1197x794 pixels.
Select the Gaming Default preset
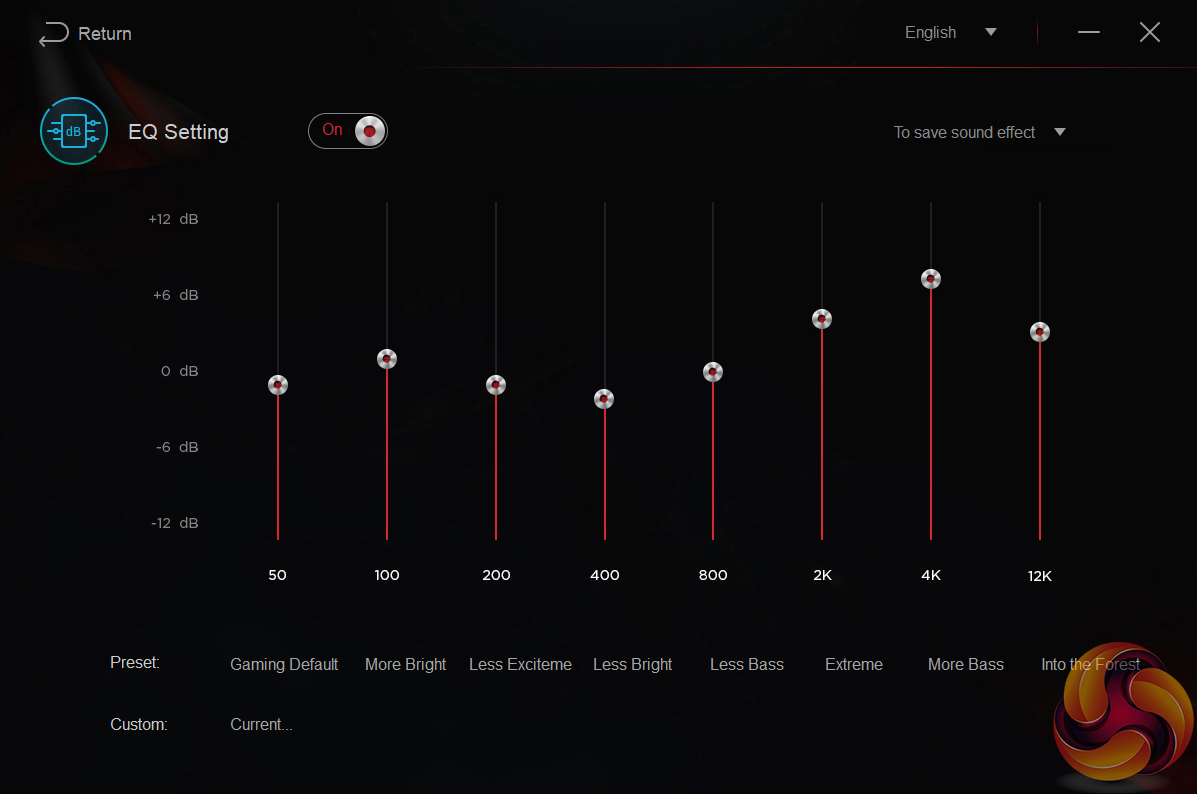pos(284,664)
